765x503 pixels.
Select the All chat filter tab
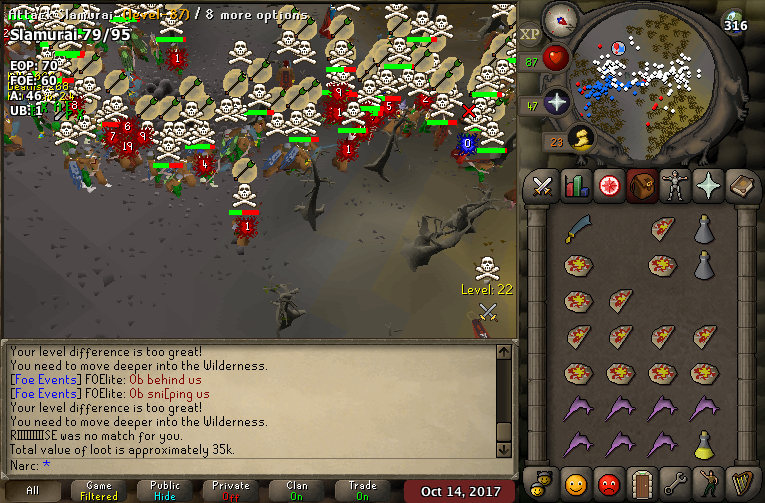33,491
